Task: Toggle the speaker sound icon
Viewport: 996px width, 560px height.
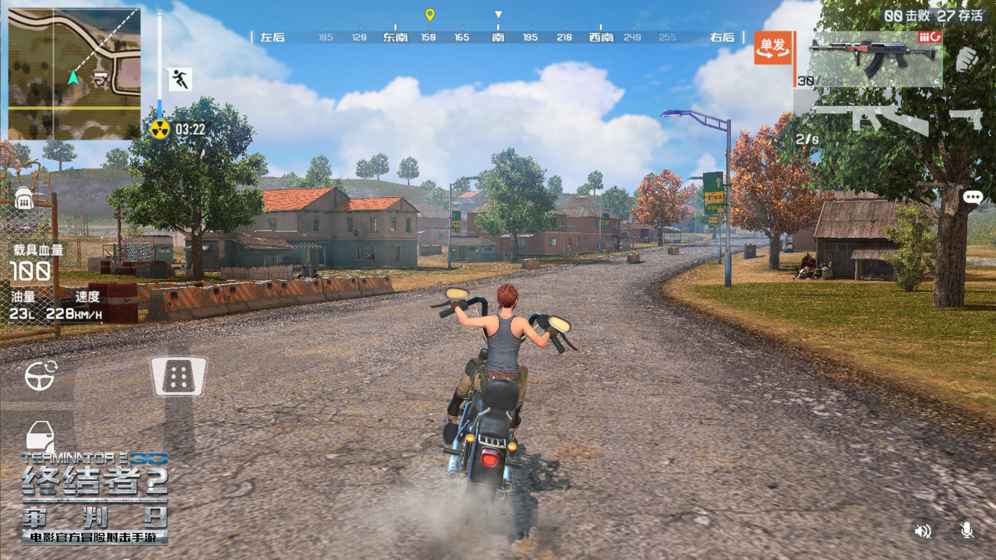Action: point(923,531)
